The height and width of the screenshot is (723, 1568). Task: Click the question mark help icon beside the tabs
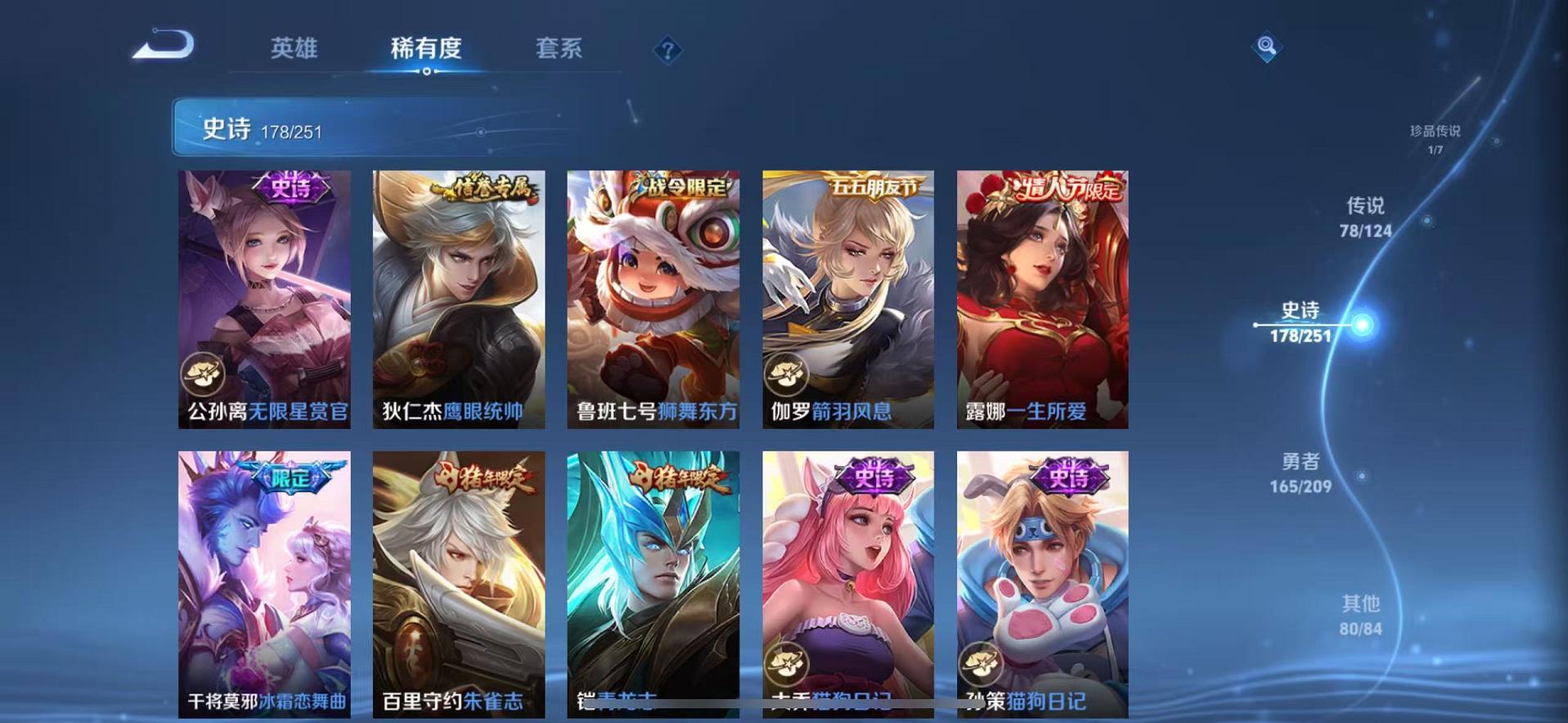point(669,51)
